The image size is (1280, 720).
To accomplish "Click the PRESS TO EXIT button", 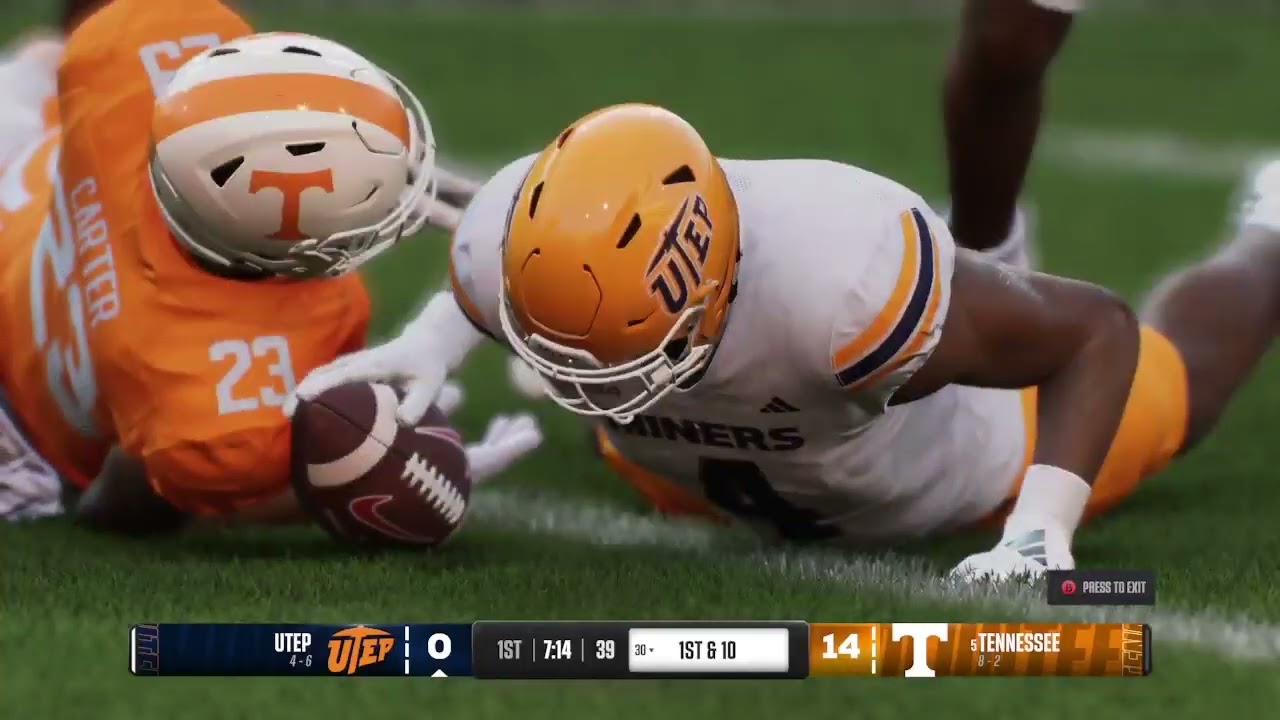I will 1105,589.
